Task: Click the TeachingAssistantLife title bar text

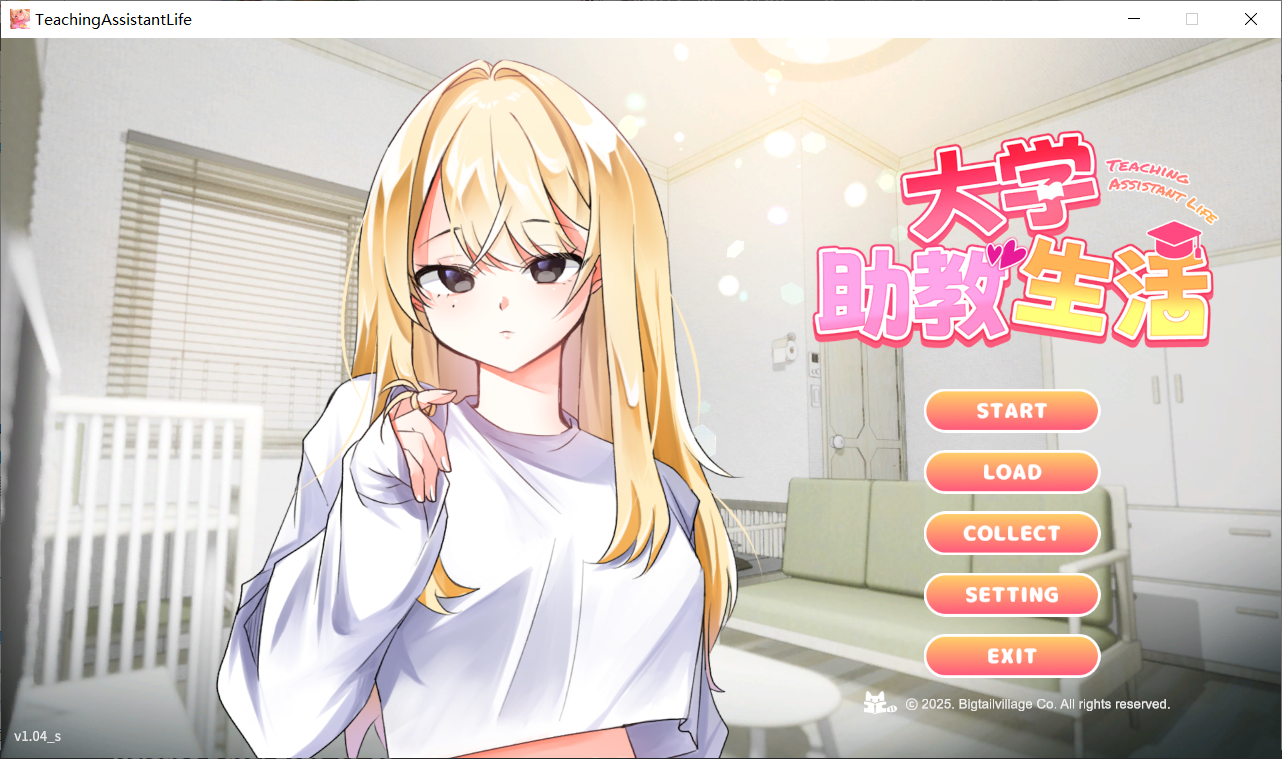Action: click(x=113, y=18)
